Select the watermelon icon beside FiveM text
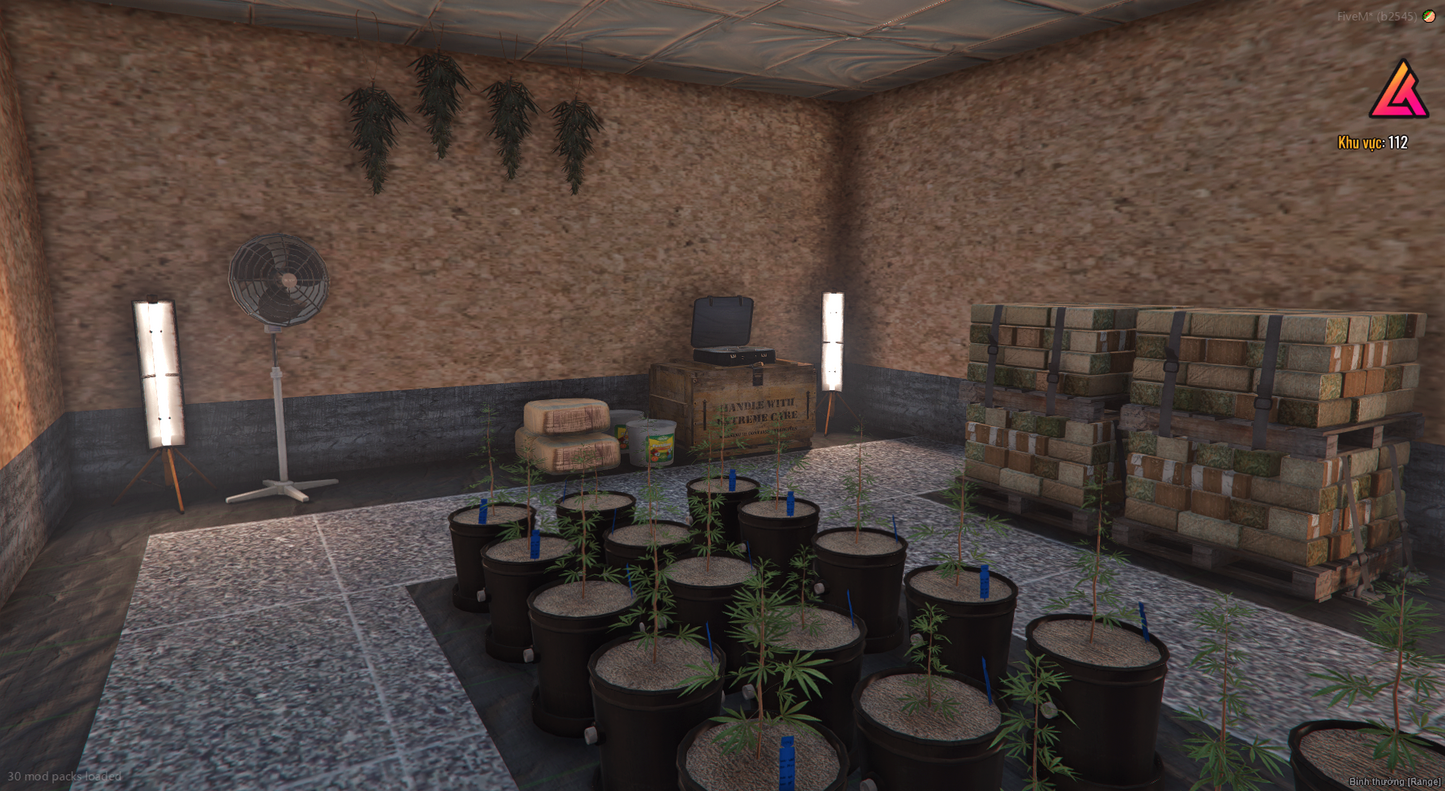 (x=1426, y=15)
